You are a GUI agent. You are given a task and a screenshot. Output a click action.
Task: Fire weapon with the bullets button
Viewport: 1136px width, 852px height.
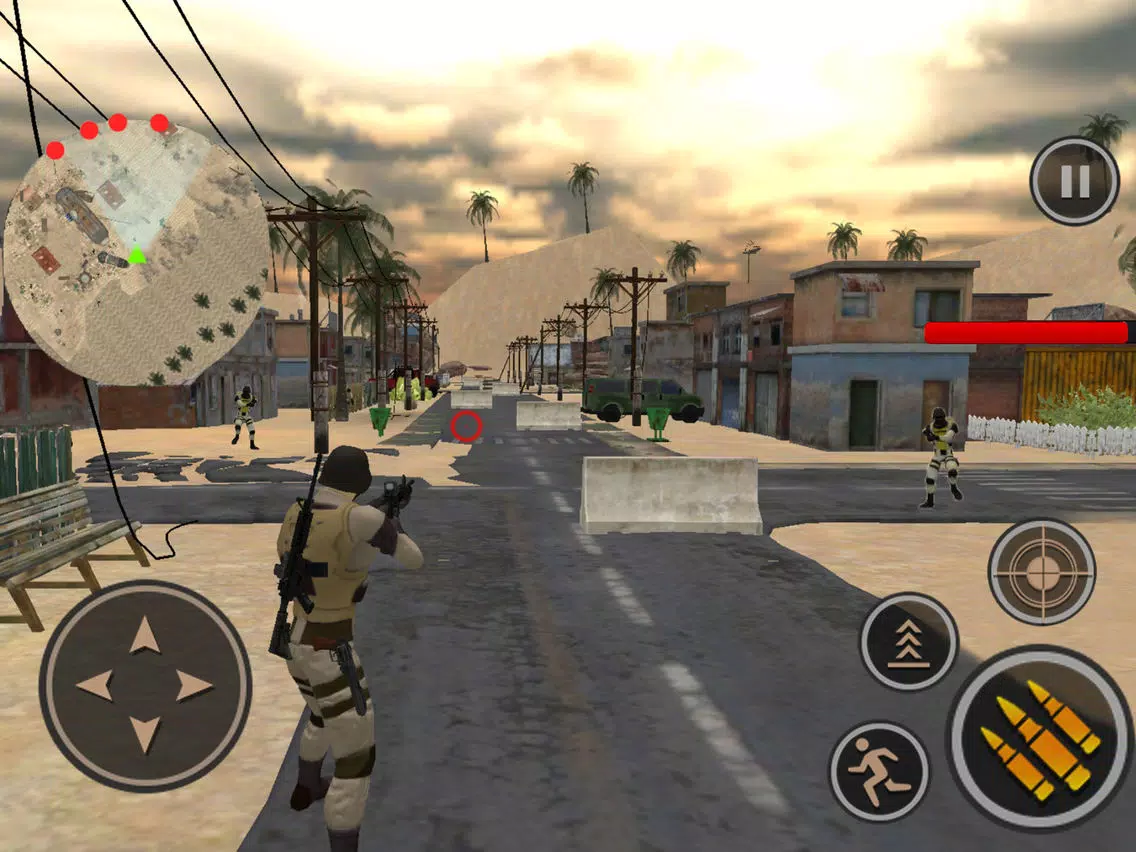[1039, 739]
